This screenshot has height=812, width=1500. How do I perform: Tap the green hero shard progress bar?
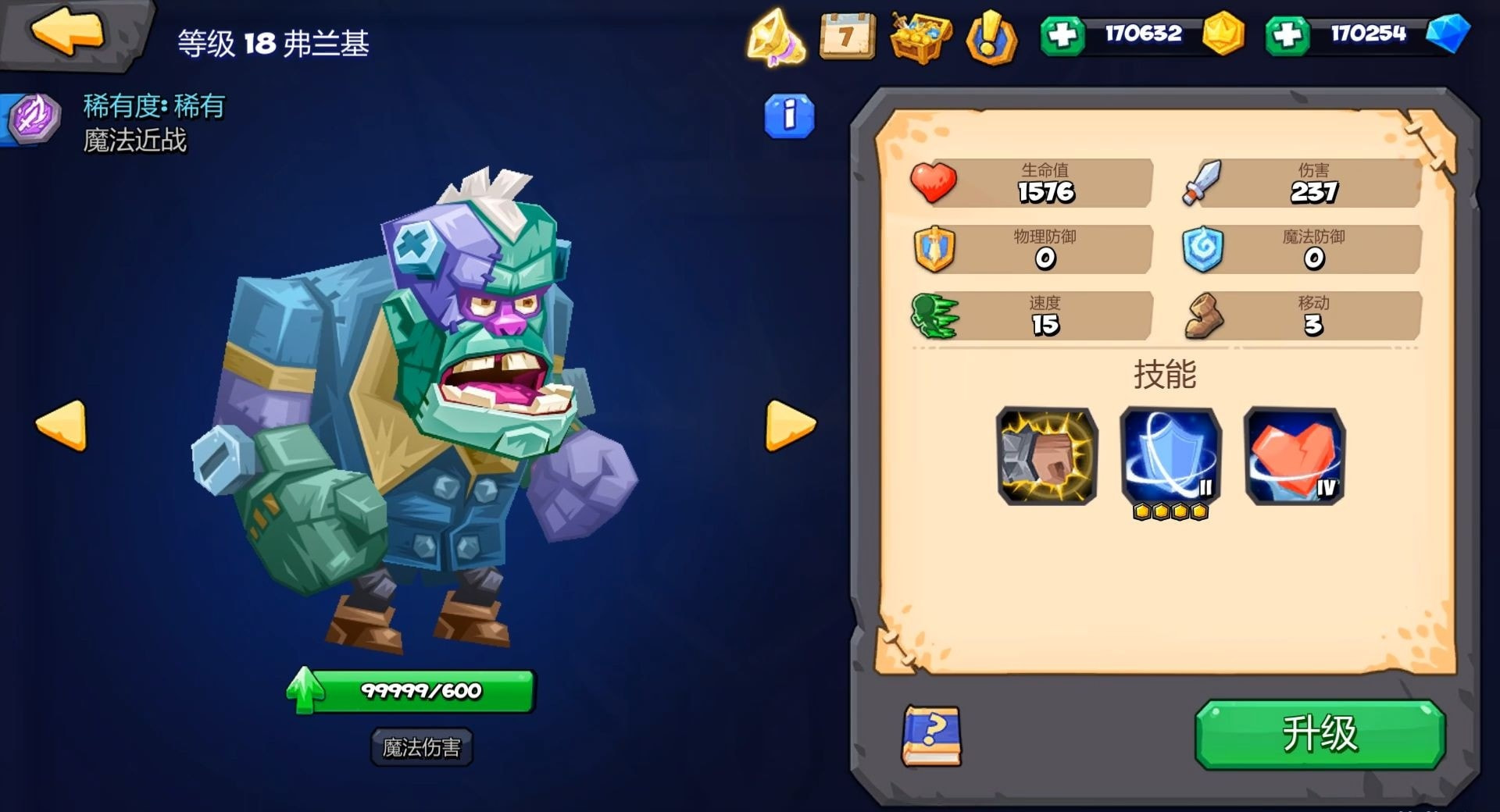[x=421, y=691]
